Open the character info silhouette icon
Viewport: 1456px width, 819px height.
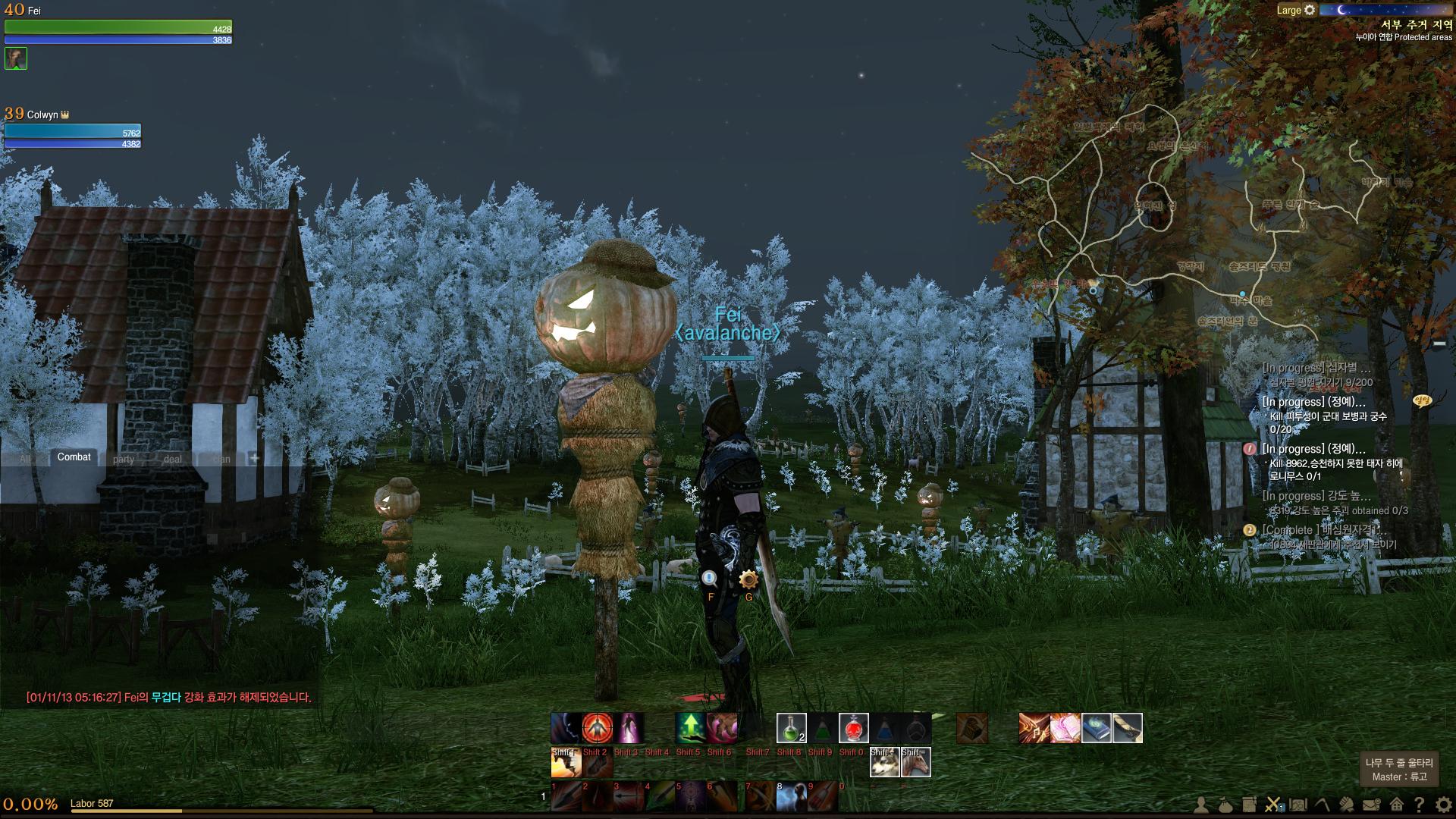[x=1201, y=805]
